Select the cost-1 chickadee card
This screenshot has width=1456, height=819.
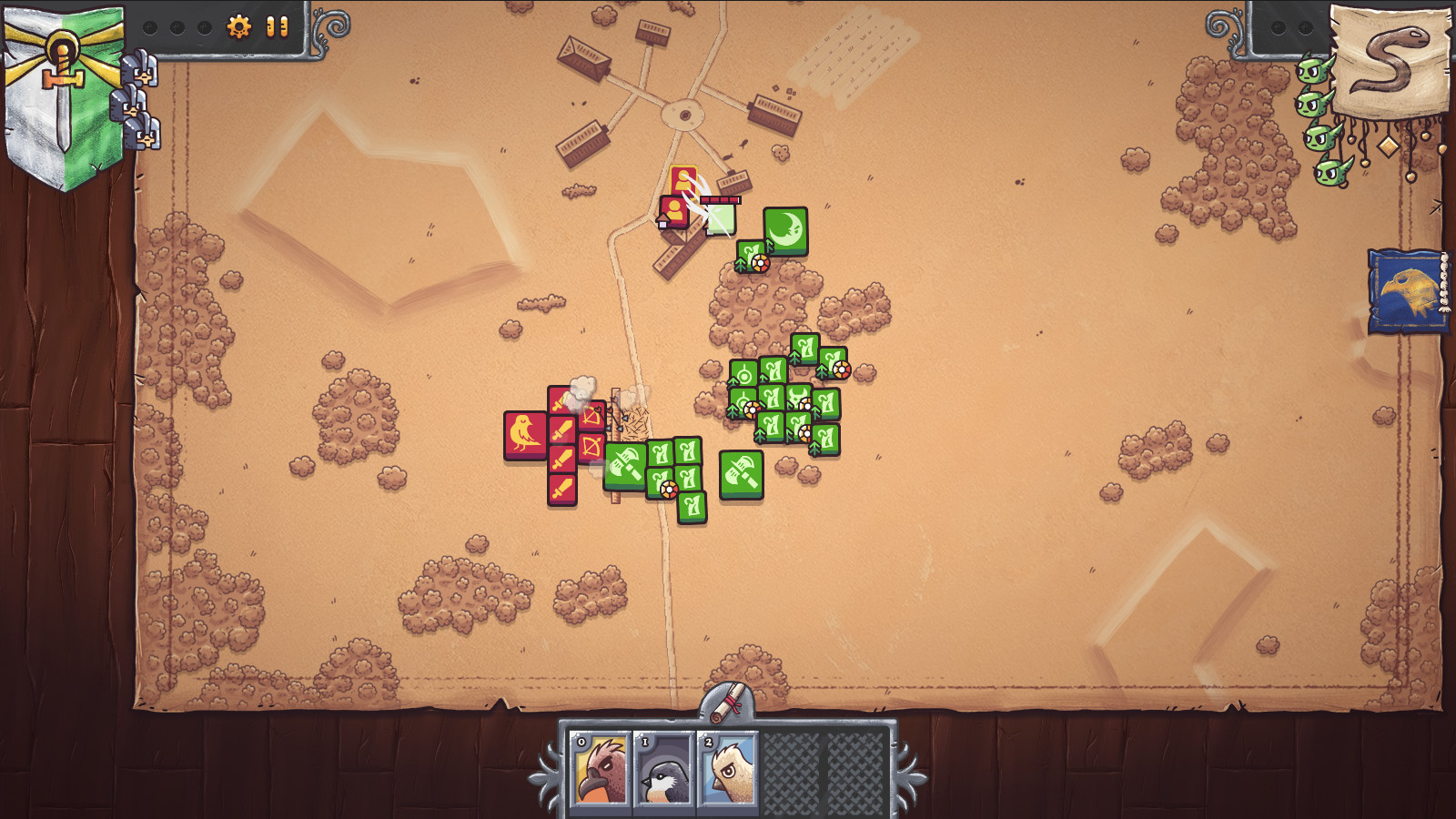pos(664,769)
